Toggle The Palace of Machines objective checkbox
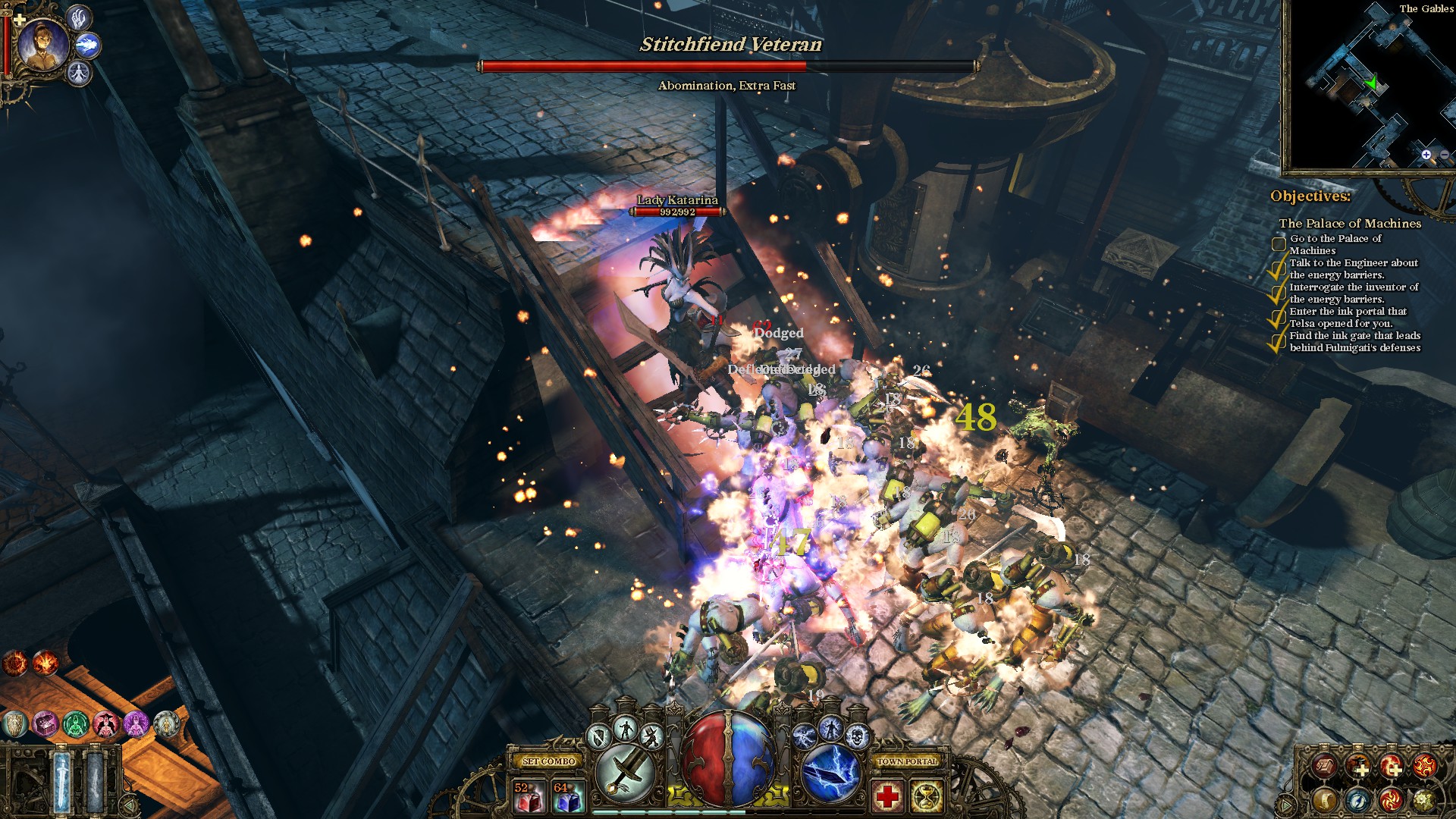This screenshot has width=1456, height=819. point(1279,244)
